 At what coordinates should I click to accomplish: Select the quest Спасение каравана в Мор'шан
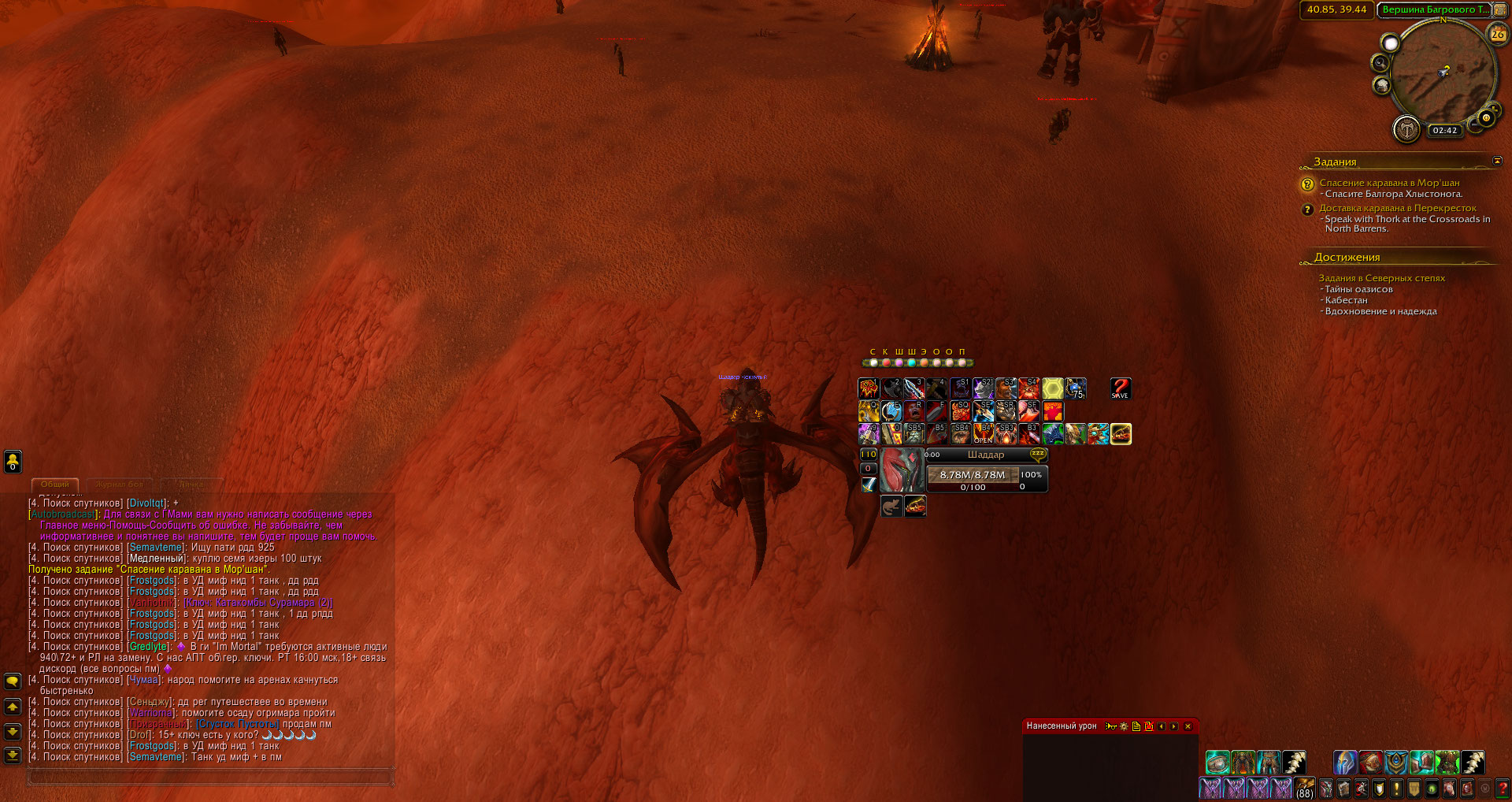(x=1389, y=183)
